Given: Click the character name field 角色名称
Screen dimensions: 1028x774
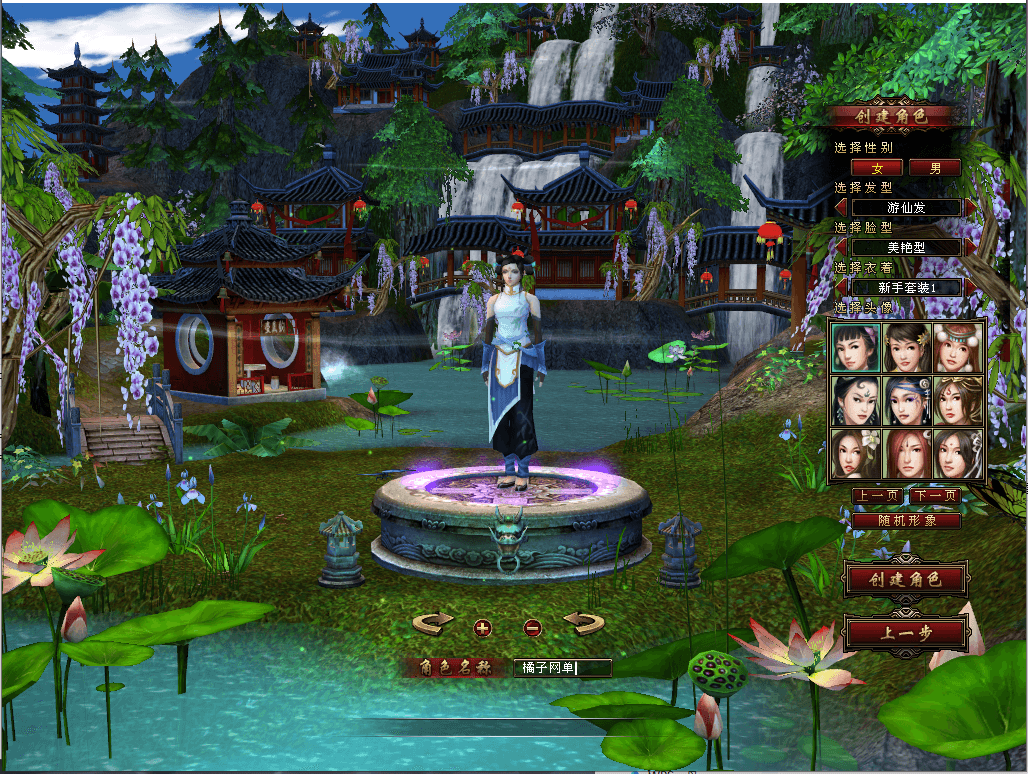Looking at the screenshot, I should pos(562,667).
